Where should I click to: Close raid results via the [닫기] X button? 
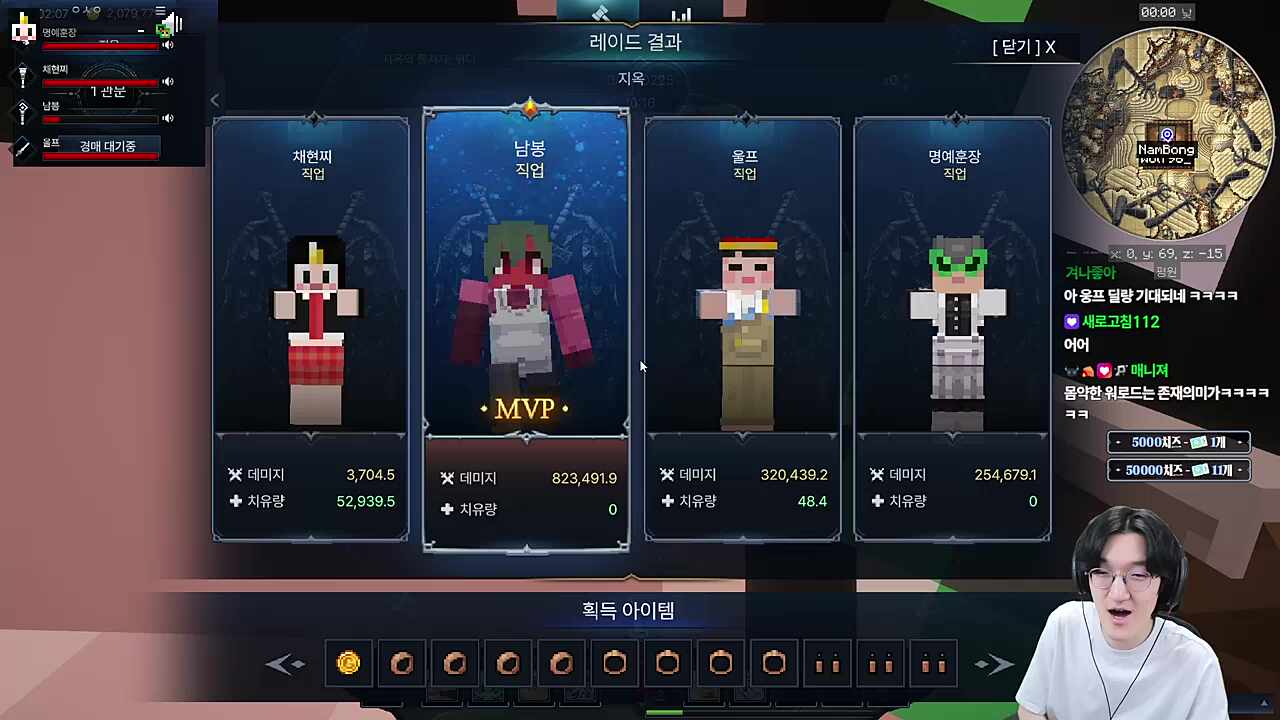[x=1021, y=47]
